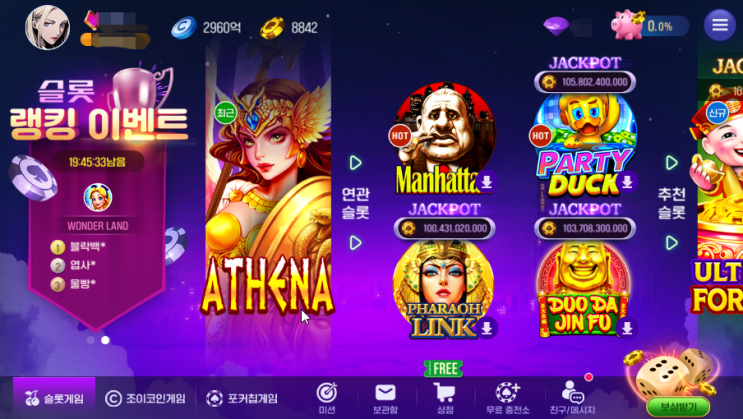Switch to the 슬롯게임 tab
This screenshot has width=743, height=419.
[x=54, y=398]
